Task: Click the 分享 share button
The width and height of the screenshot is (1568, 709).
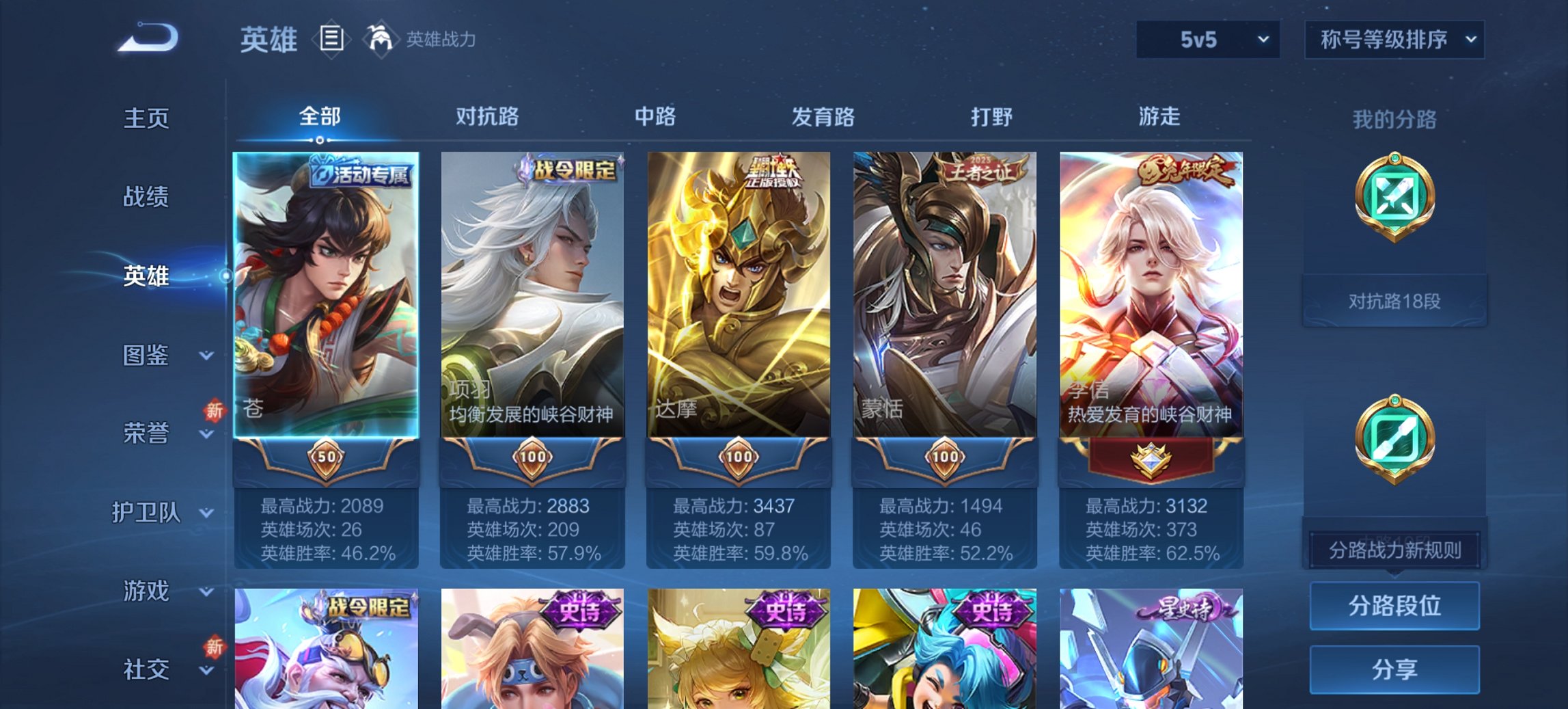Action: (x=1394, y=671)
